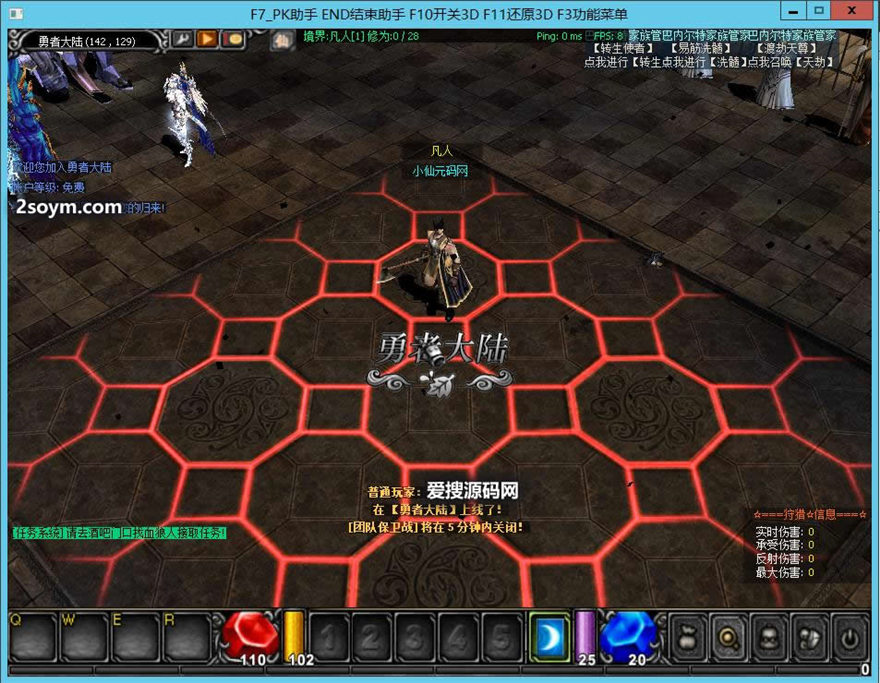Screen dimensions: 880x683
Task: Select the W skill slot
Action: point(84,635)
